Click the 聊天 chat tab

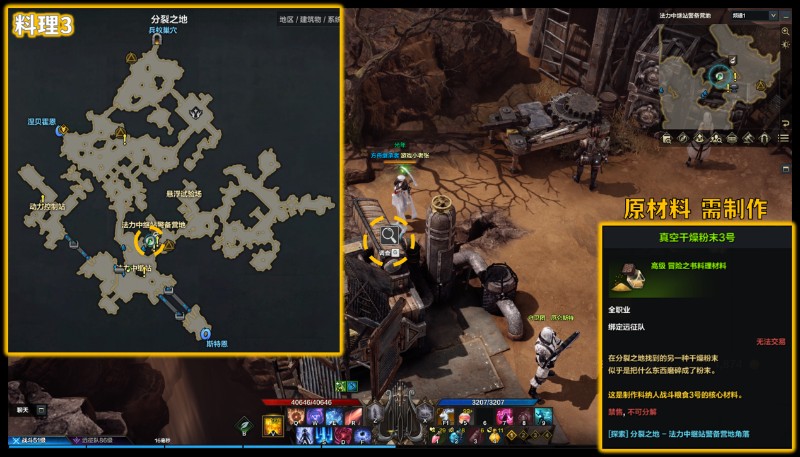click(x=23, y=410)
